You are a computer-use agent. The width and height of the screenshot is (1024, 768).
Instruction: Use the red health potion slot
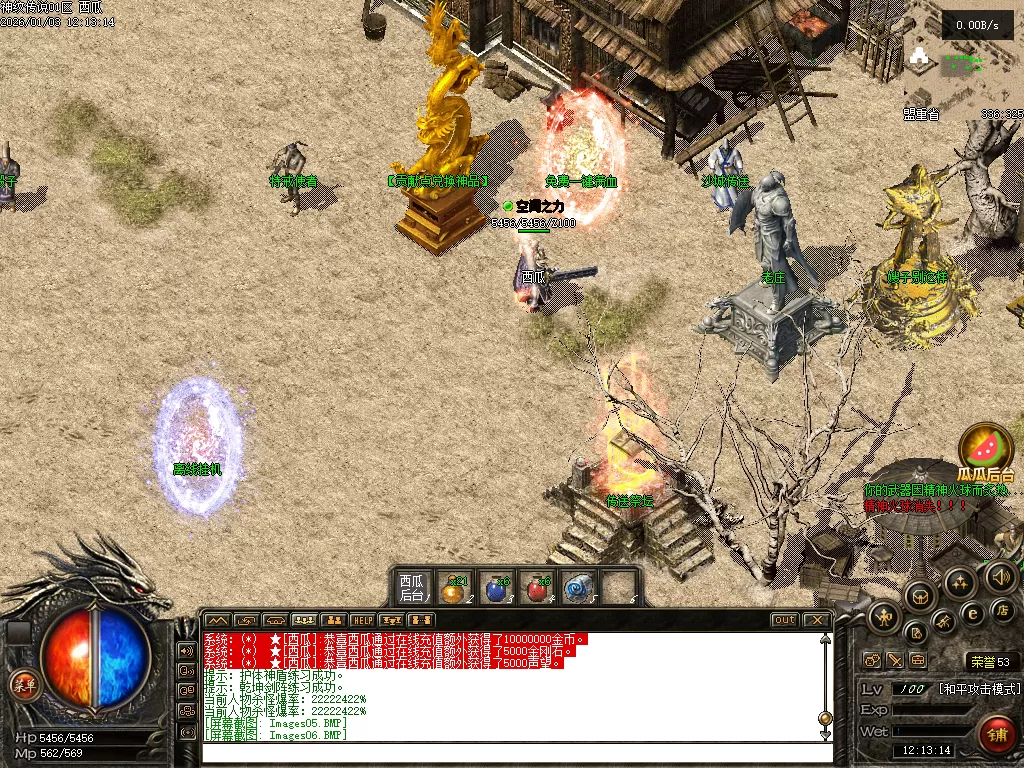[x=537, y=589]
